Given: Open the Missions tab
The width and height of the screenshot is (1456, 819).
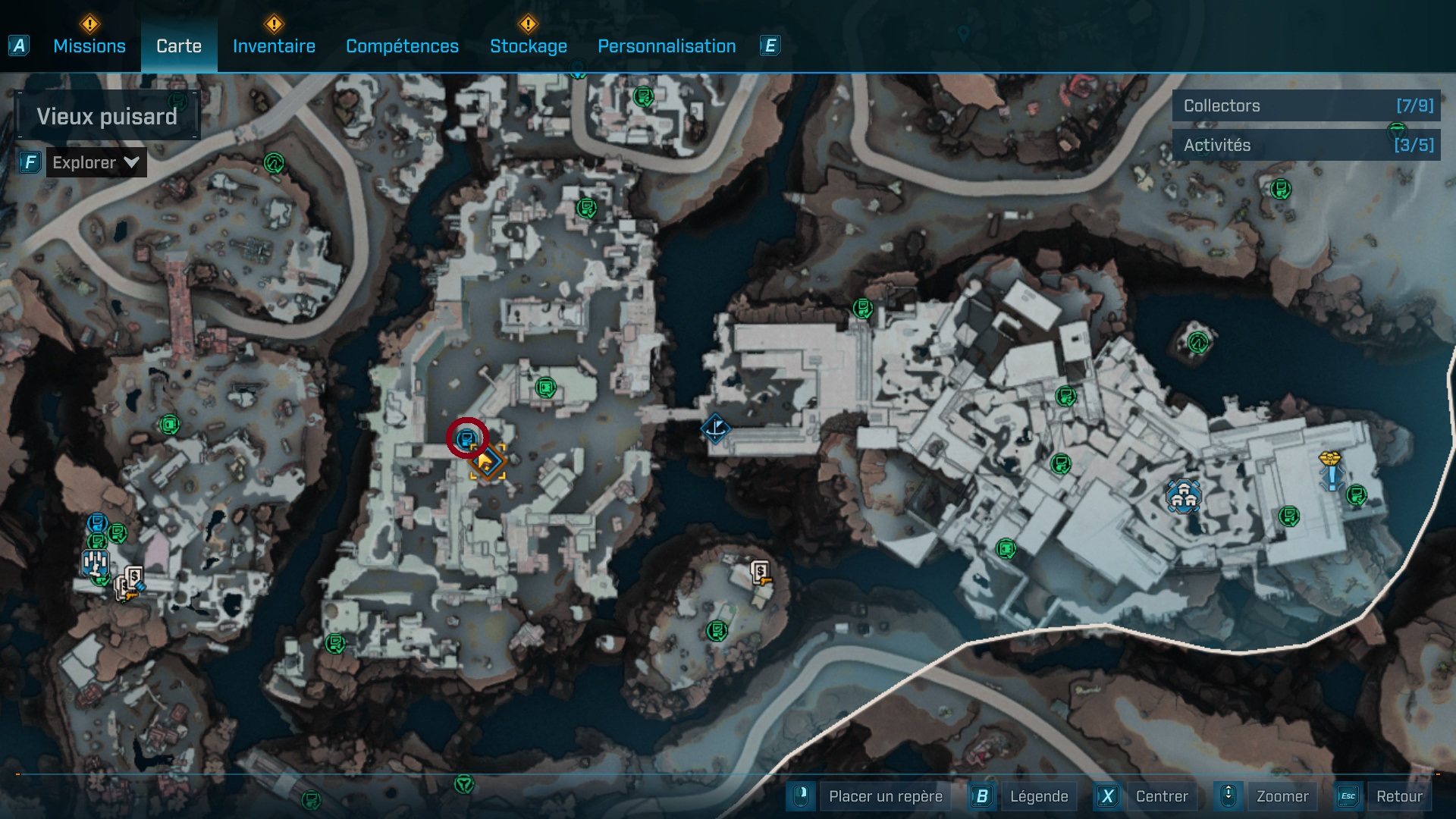Looking at the screenshot, I should pos(89,46).
